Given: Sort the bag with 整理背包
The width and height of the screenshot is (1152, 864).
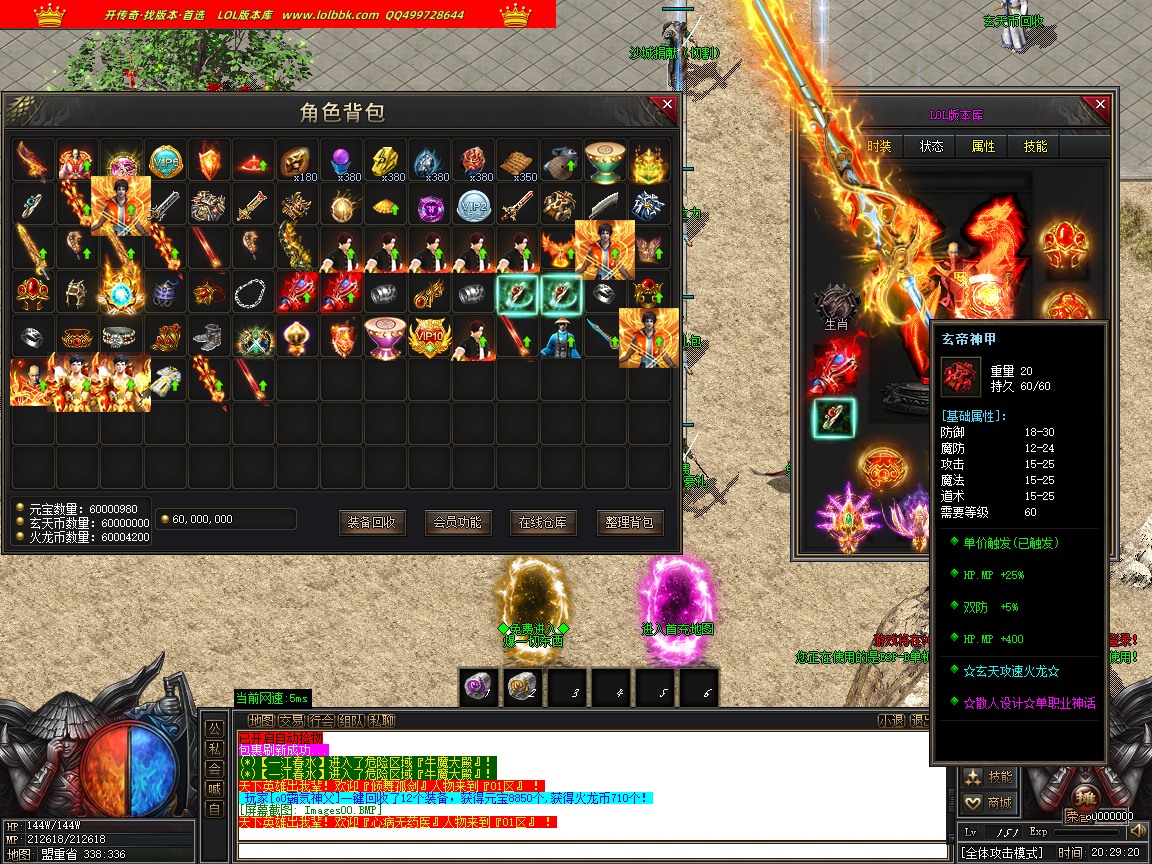Looking at the screenshot, I should [x=631, y=522].
